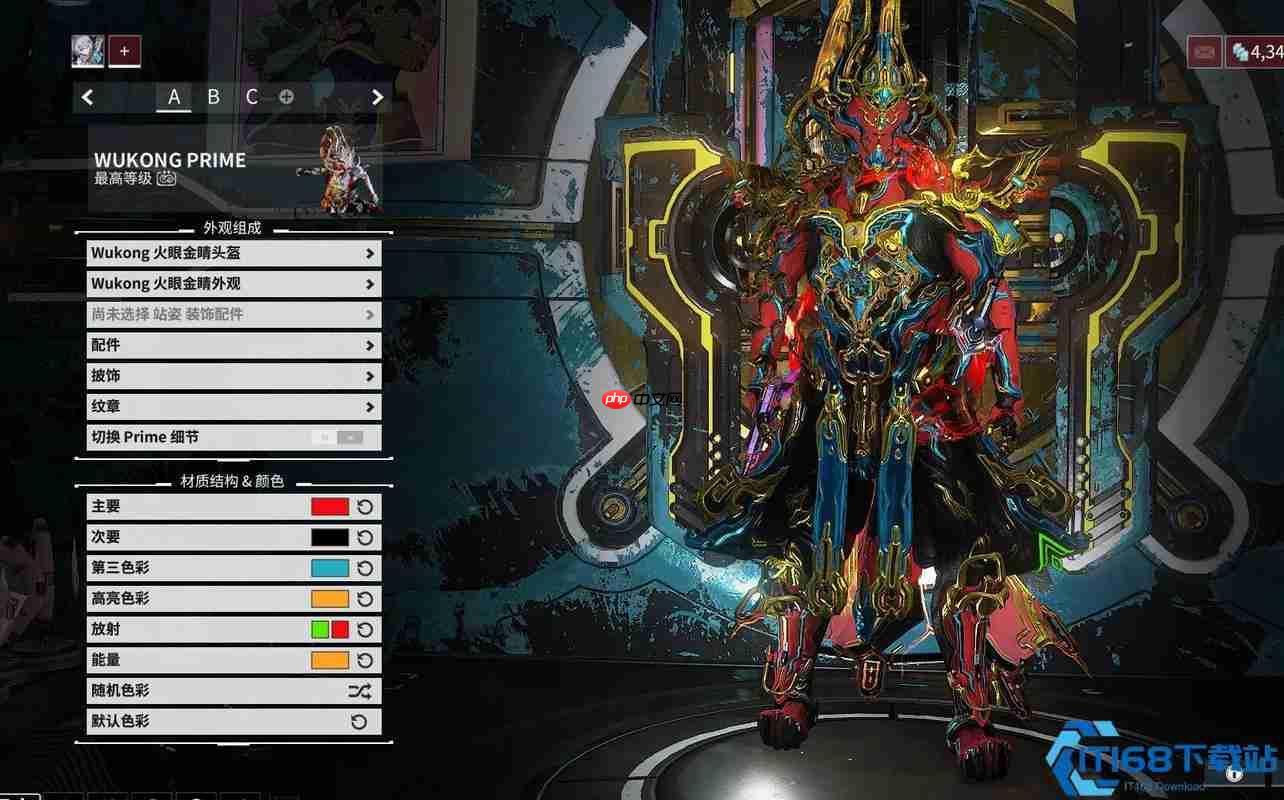Shuffle colors using the 随机色彩 randomize icon
Image resolution: width=1284 pixels, height=800 pixels.
pos(360,691)
